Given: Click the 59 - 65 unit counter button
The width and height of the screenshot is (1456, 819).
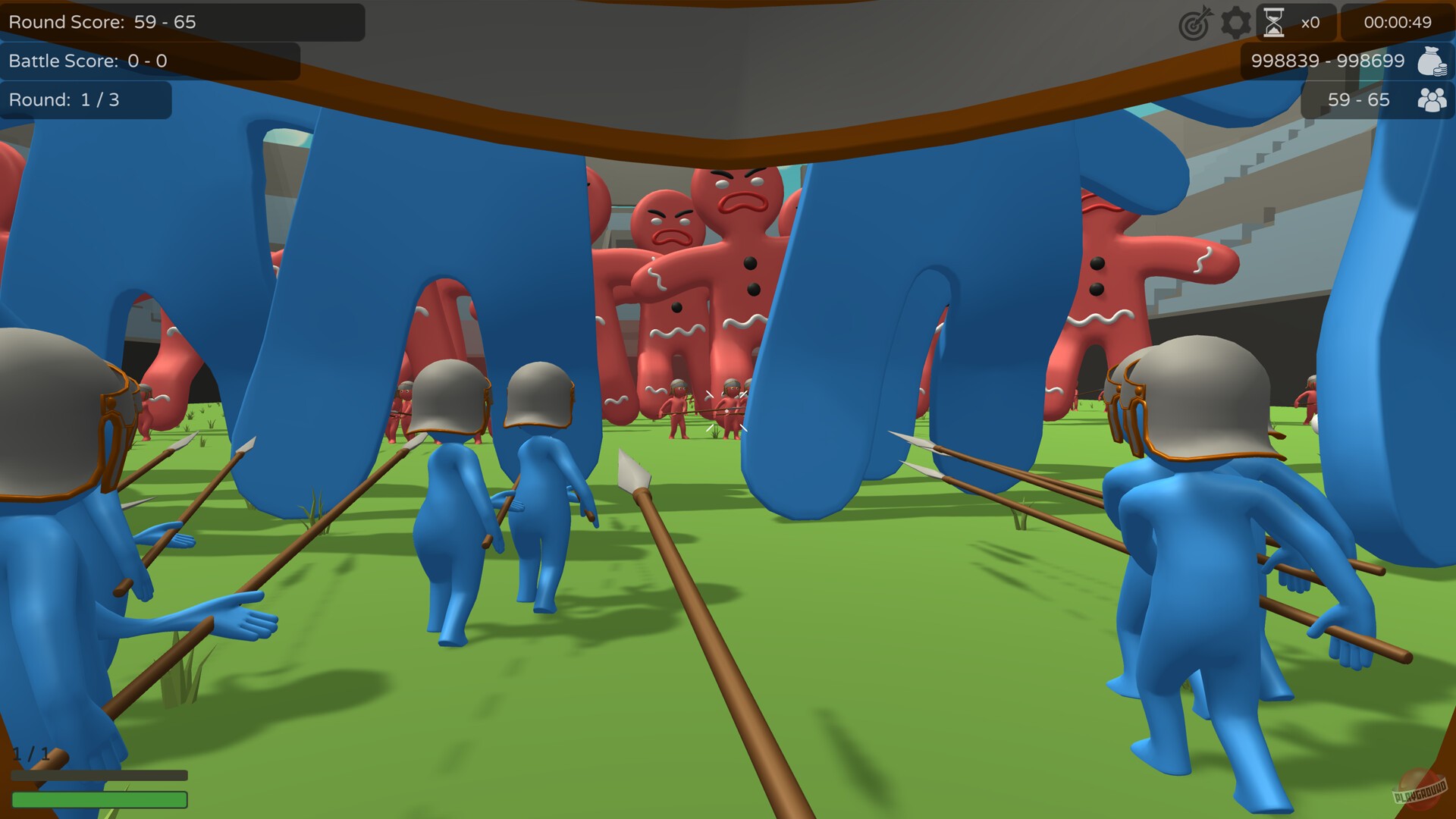Looking at the screenshot, I should [x=1358, y=99].
